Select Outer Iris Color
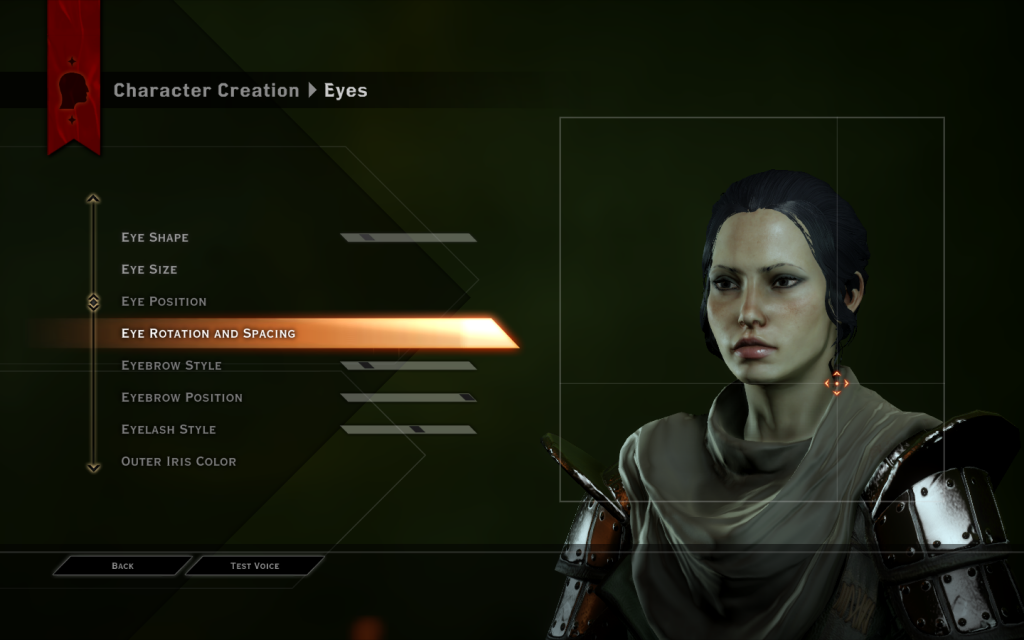The height and width of the screenshot is (640, 1024). coord(179,462)
